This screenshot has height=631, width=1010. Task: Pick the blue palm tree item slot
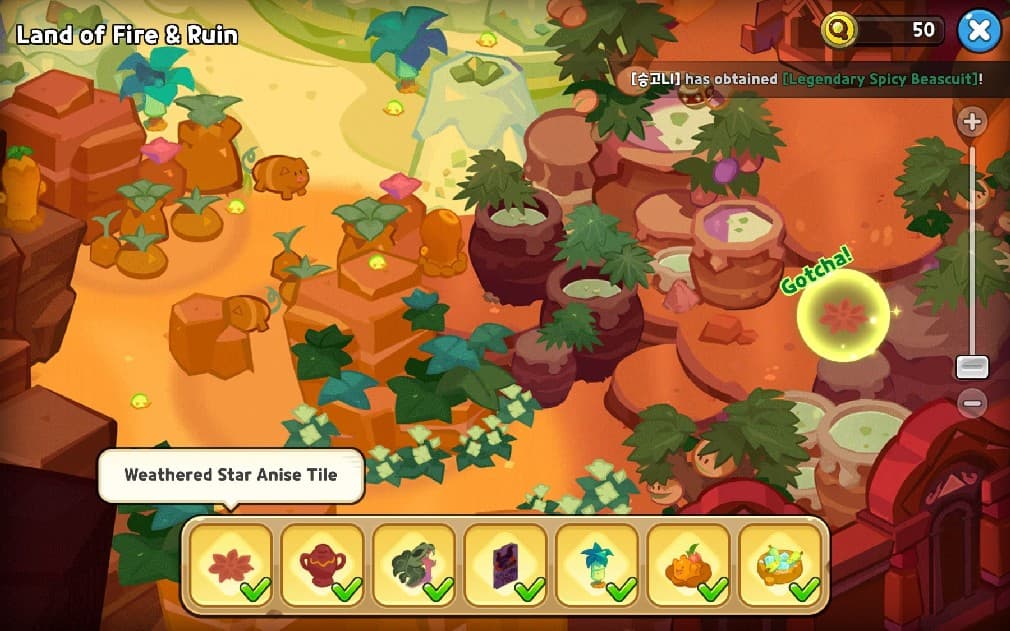pyautogui.click(x=597, y=565)
